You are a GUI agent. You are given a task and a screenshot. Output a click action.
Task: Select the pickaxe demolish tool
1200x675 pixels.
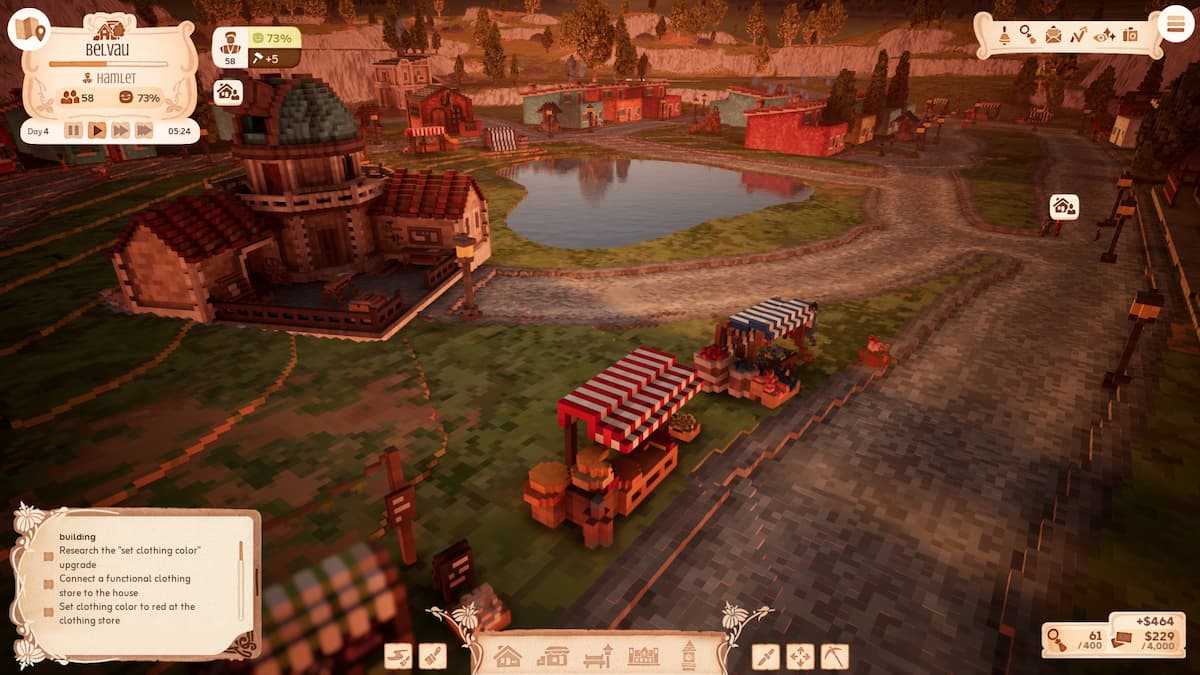click(834, 657)
